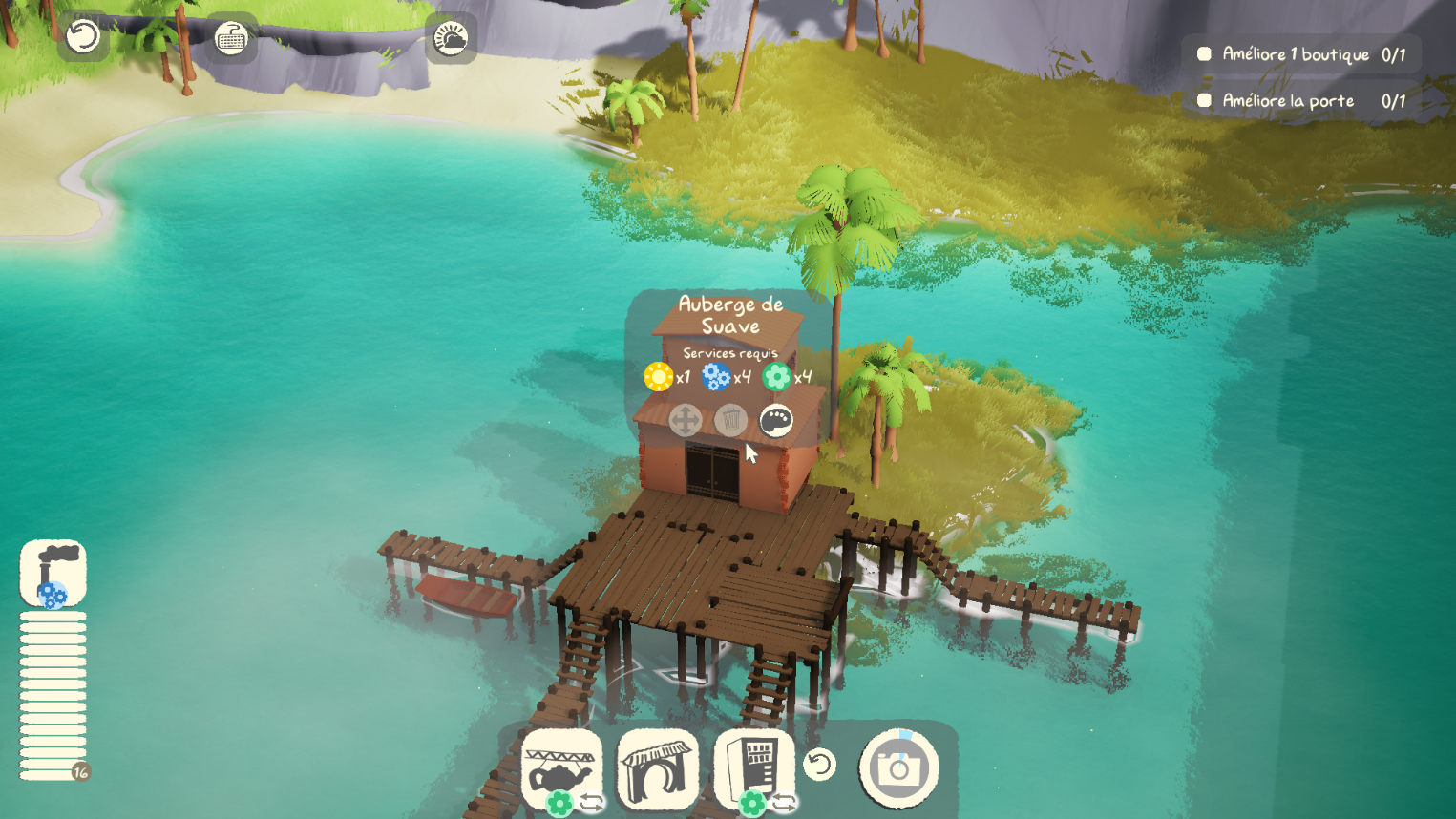
Task: Swap the teapot shop card
Action: [592, 803]
